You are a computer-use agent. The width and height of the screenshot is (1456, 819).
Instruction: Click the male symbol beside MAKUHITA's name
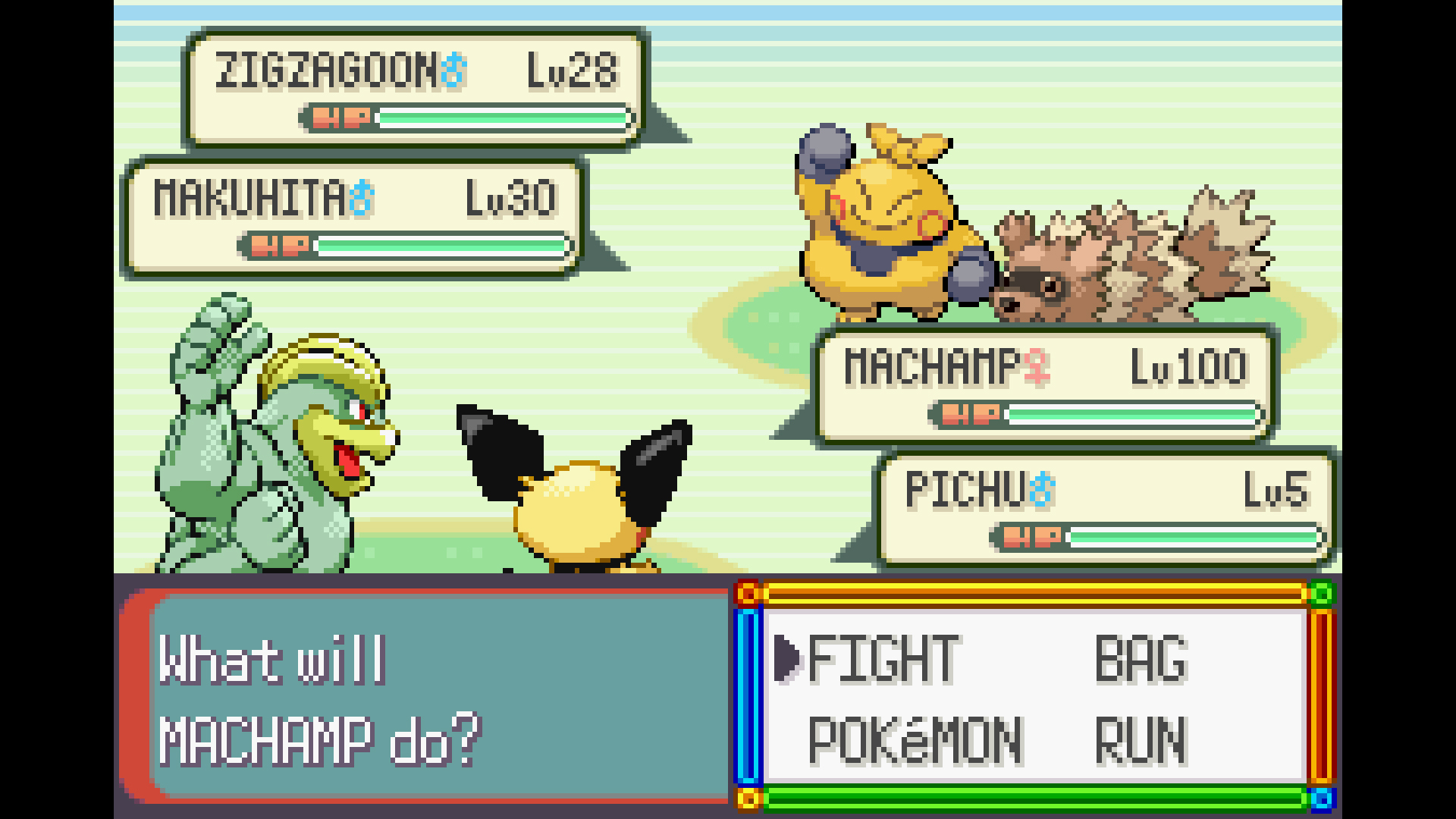click(x=361, y=197)
